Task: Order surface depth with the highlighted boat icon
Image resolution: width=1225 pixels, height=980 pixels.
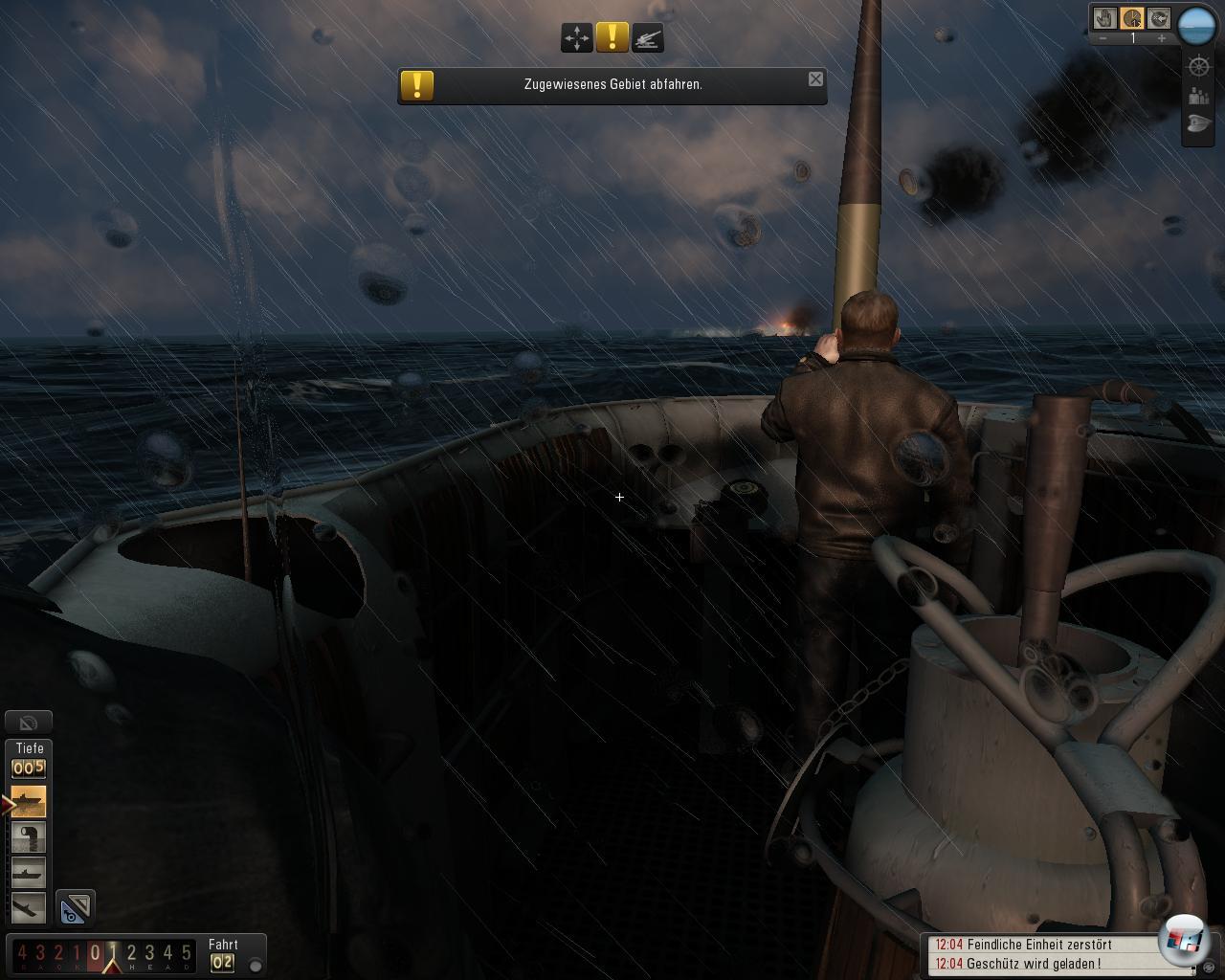Action: click(x=29, y=801)
